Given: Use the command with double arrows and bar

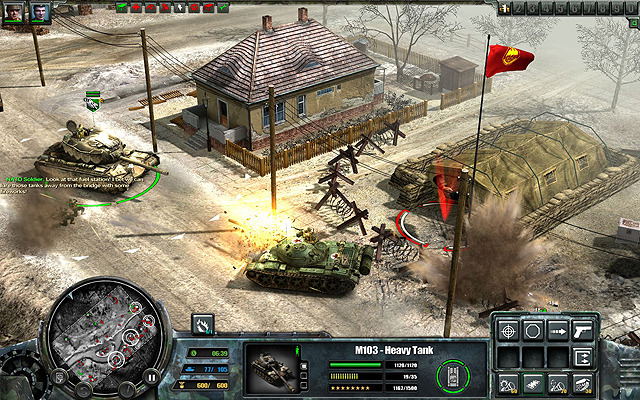Looking at the screenshot, I should 583,357.
